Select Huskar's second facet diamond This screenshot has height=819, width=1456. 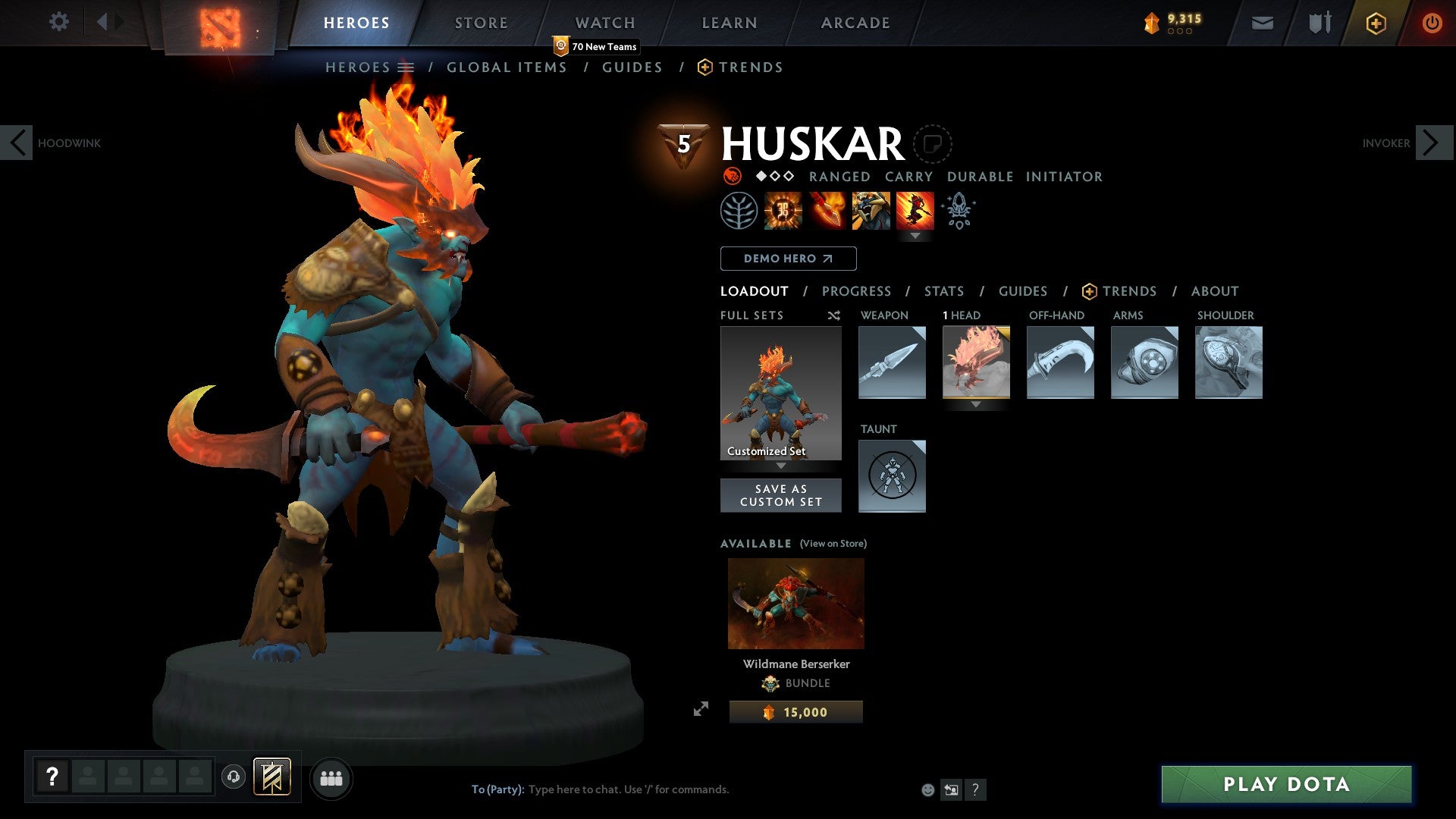point(775,177)
